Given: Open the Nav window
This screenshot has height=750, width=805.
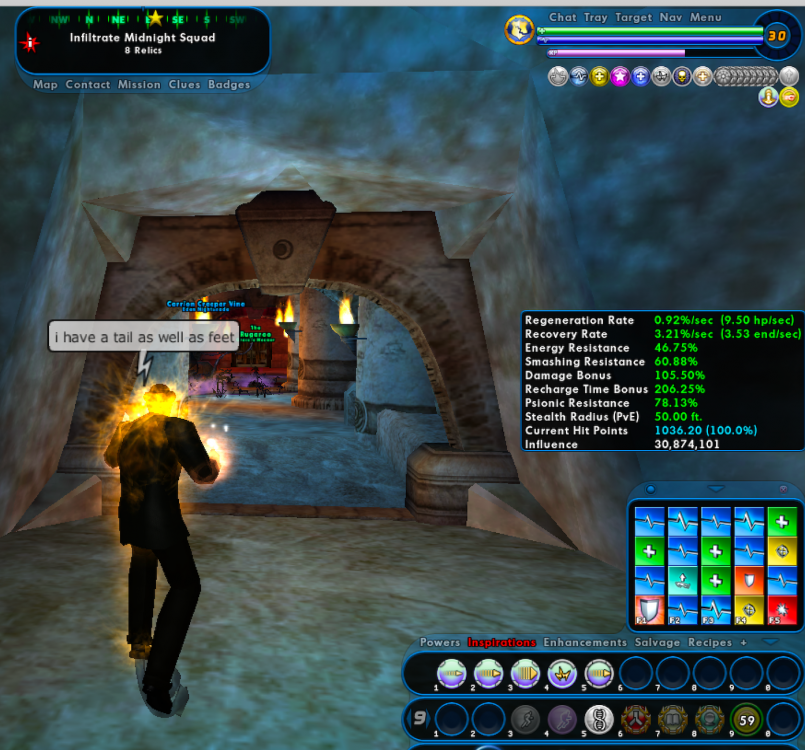Looking at the screenshot, I should click(x=671, y=17).
